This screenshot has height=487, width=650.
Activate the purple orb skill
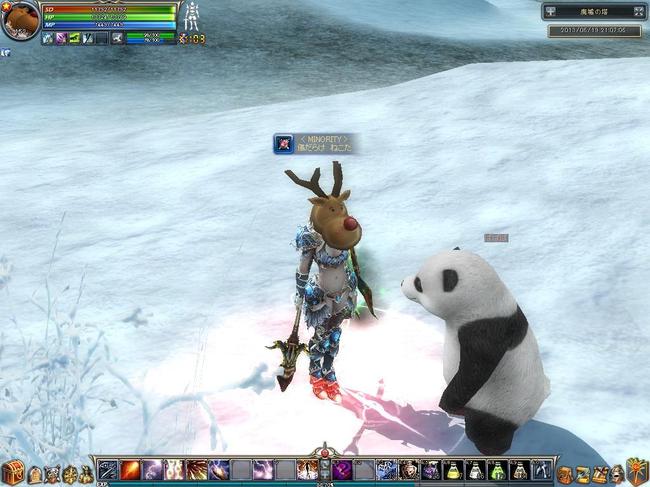(x=343, y=469)
